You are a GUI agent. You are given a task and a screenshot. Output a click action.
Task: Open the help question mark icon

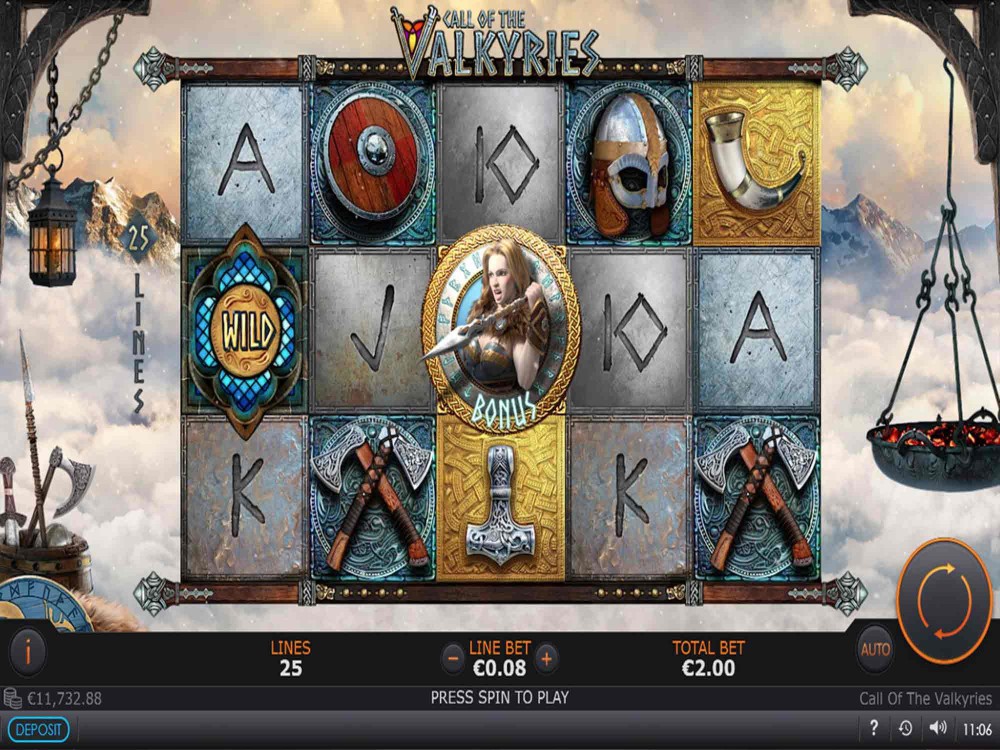click(x=874, y=728)
